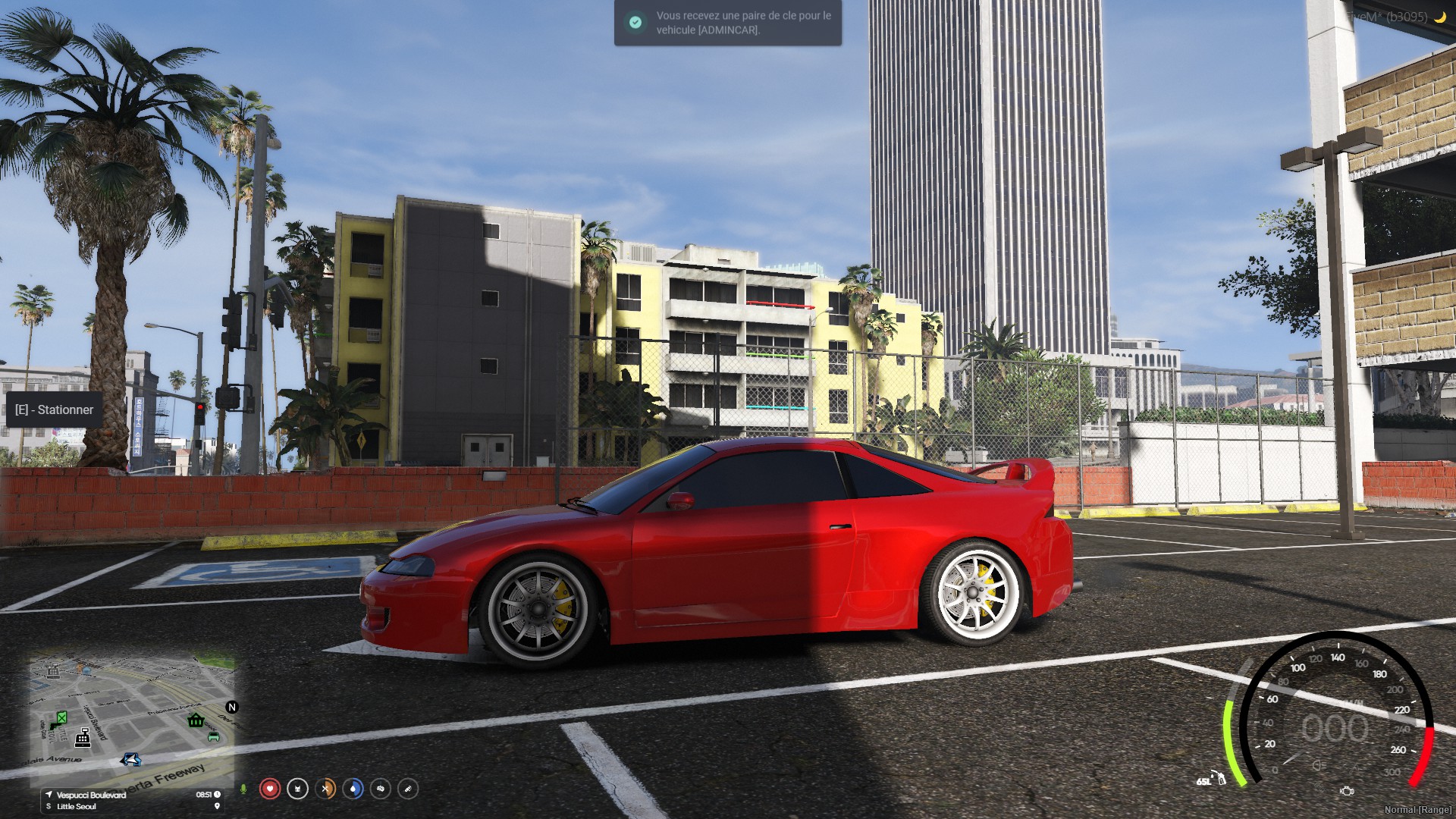Click the green microphone voice icon
This screenshot has height=819, width=1456.
(243, 789)
